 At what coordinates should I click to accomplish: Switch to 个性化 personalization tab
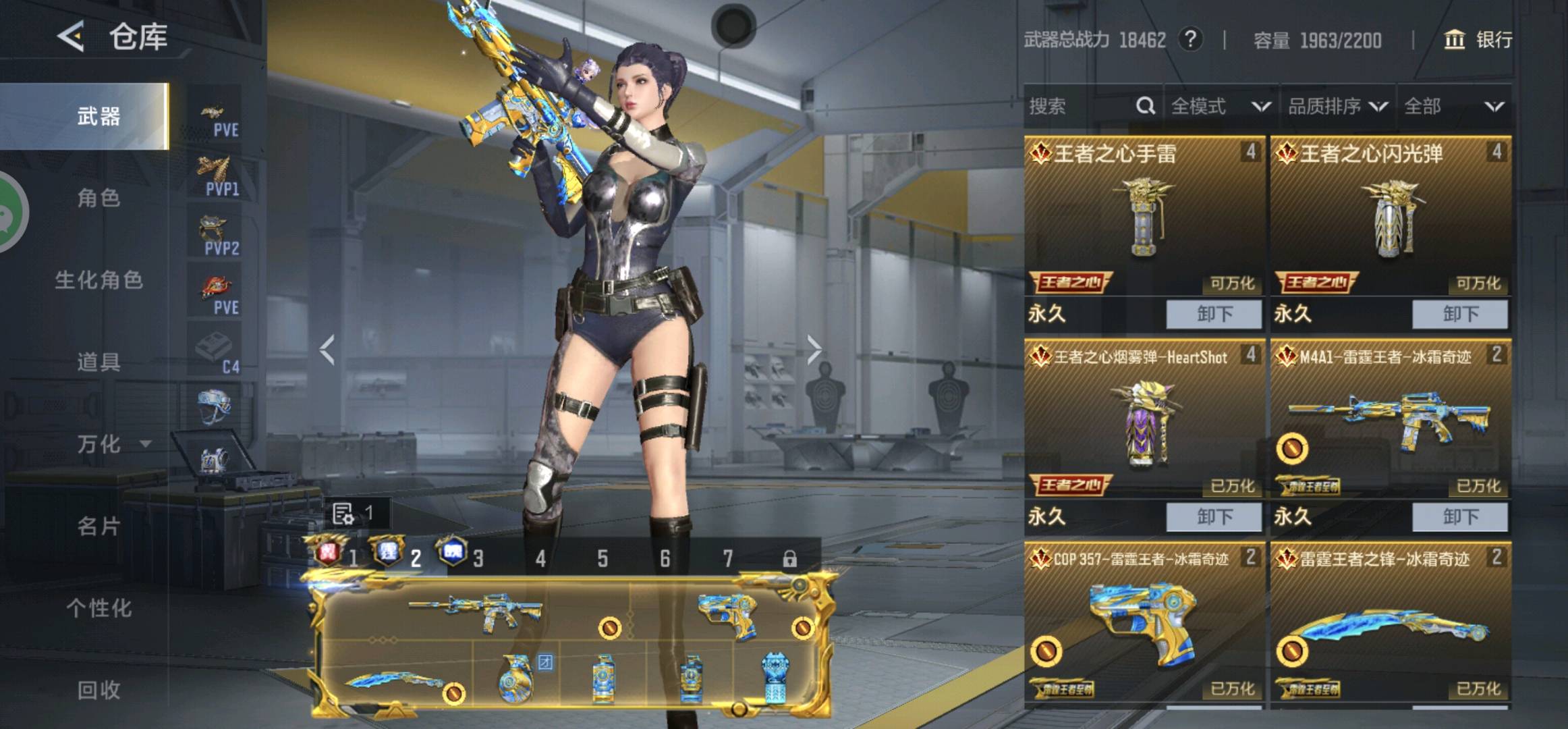pyautogui.click(x=99, y=608)
